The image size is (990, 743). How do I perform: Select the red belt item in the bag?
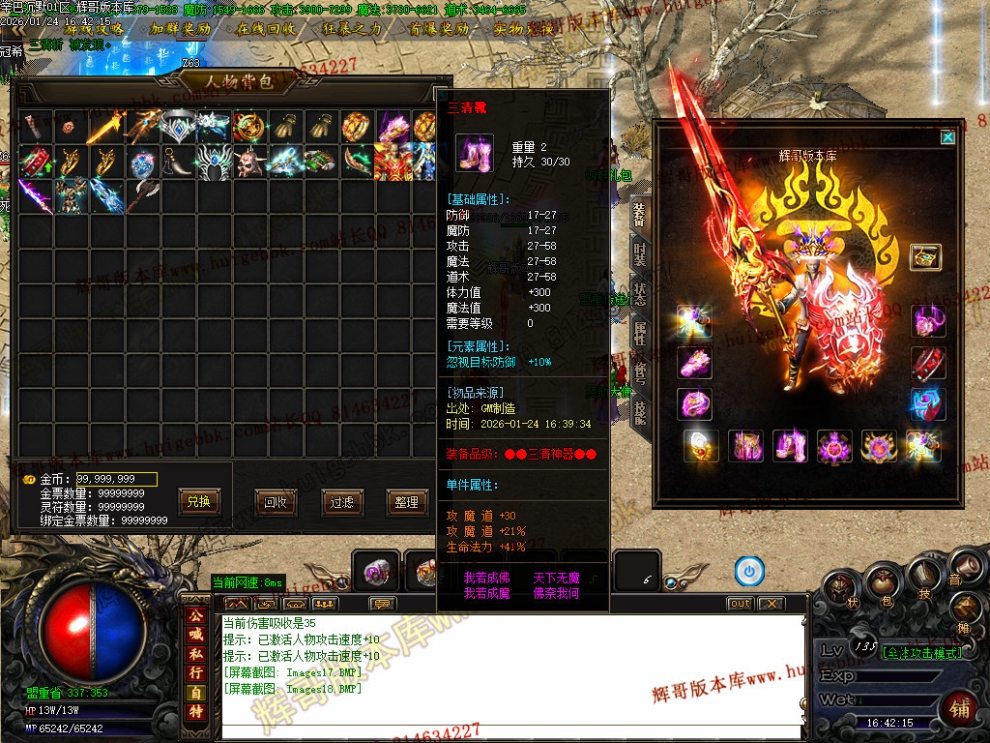click(x=35, y=161)
